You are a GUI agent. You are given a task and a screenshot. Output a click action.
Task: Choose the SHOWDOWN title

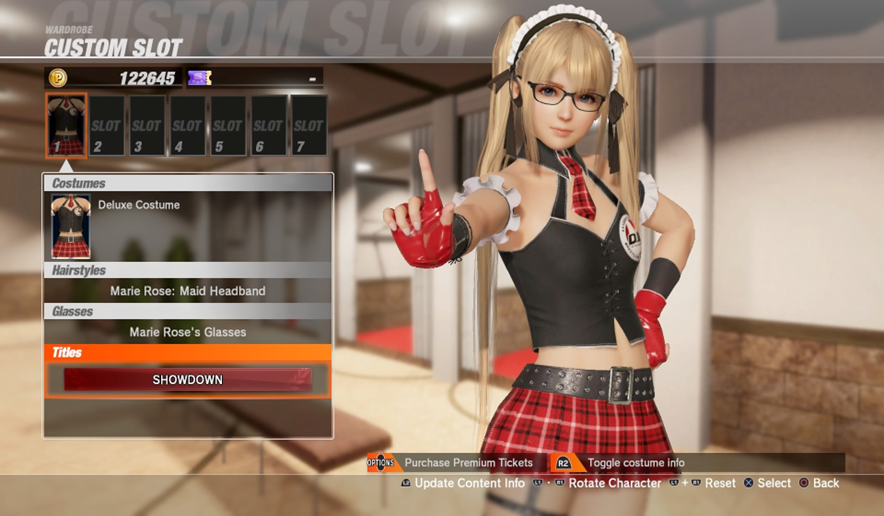coord(187,380)
